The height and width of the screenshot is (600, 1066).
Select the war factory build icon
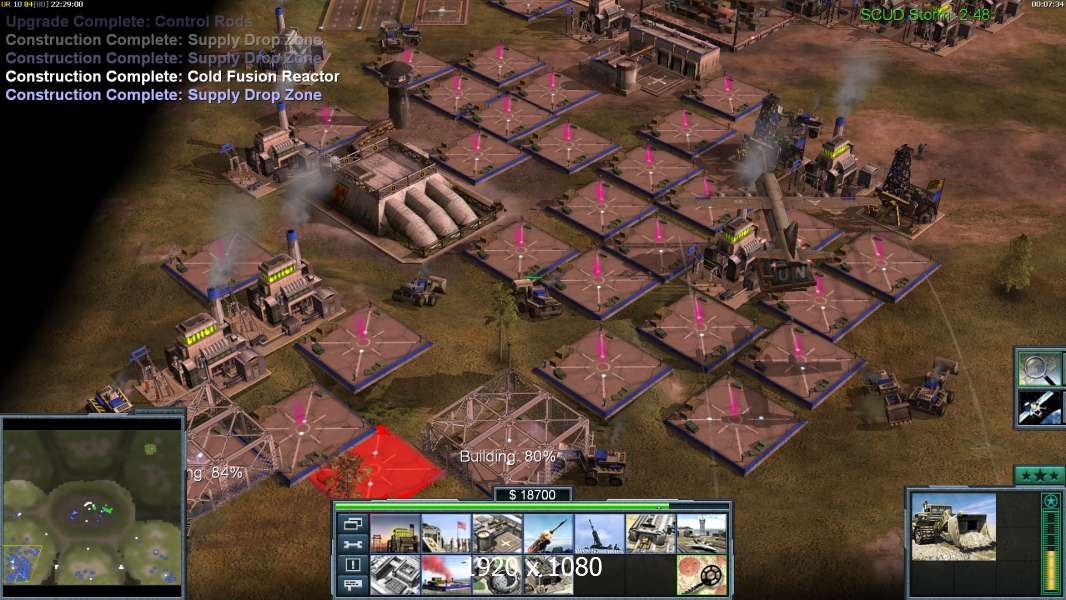pos(651,533)
